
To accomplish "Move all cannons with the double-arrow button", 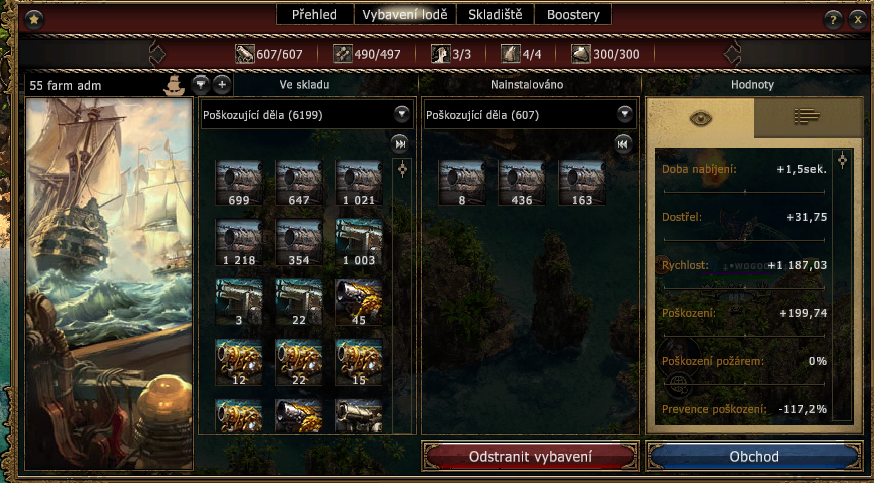I will click(x=400, y=143).
